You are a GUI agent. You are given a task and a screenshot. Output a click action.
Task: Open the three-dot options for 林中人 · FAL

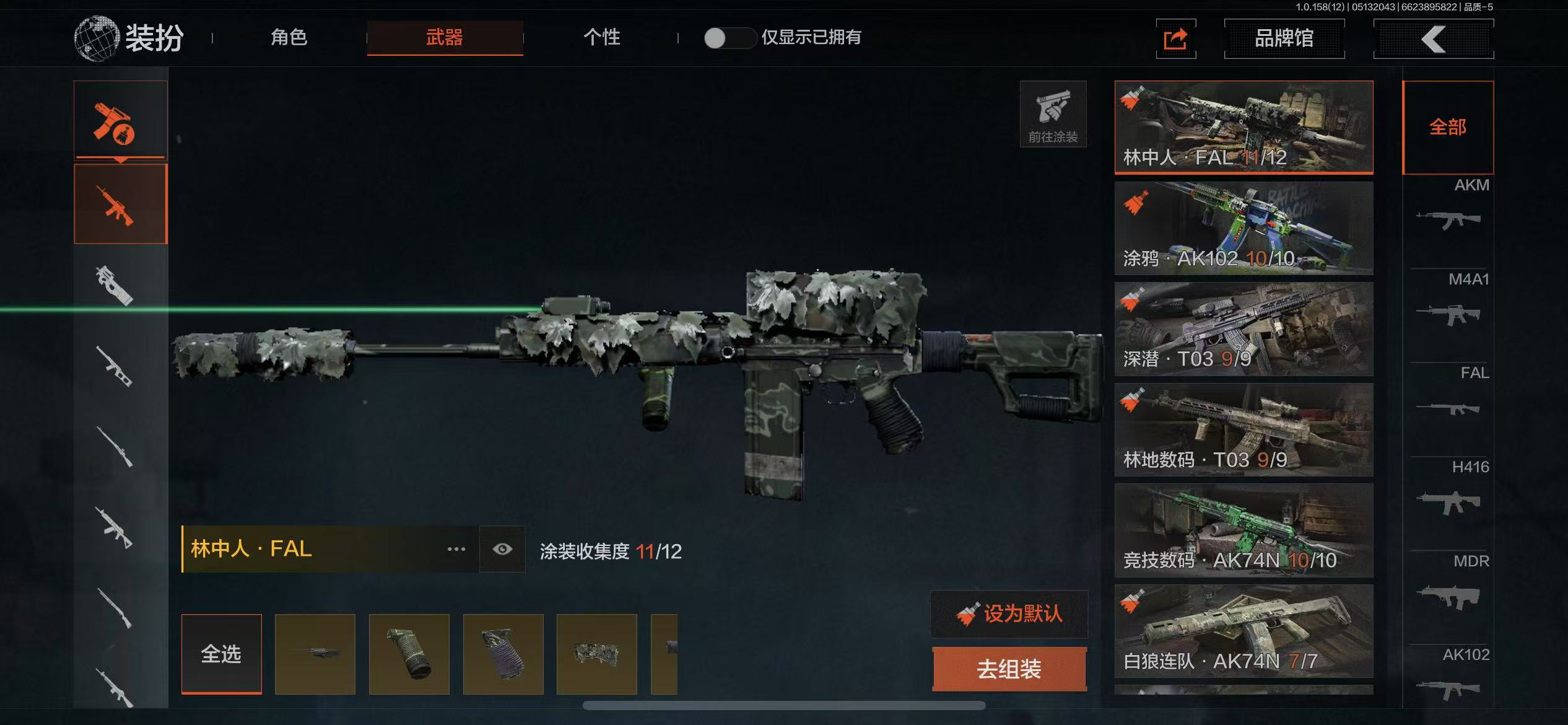tap(456, 549)
